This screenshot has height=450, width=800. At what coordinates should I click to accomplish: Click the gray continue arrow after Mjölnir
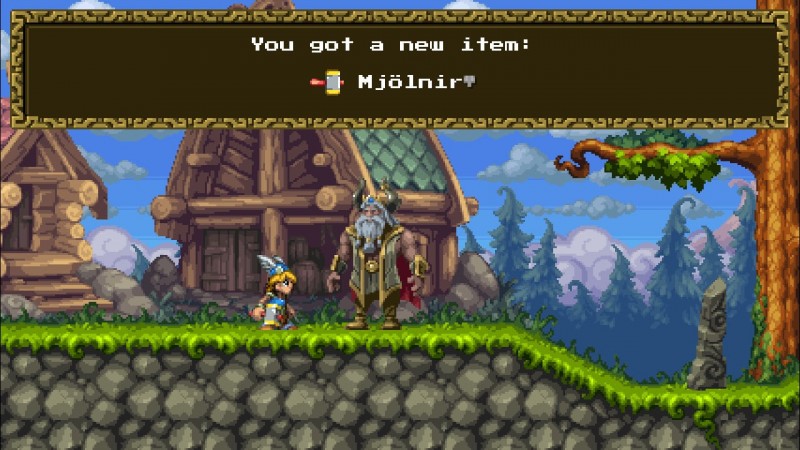pos(468,82)
